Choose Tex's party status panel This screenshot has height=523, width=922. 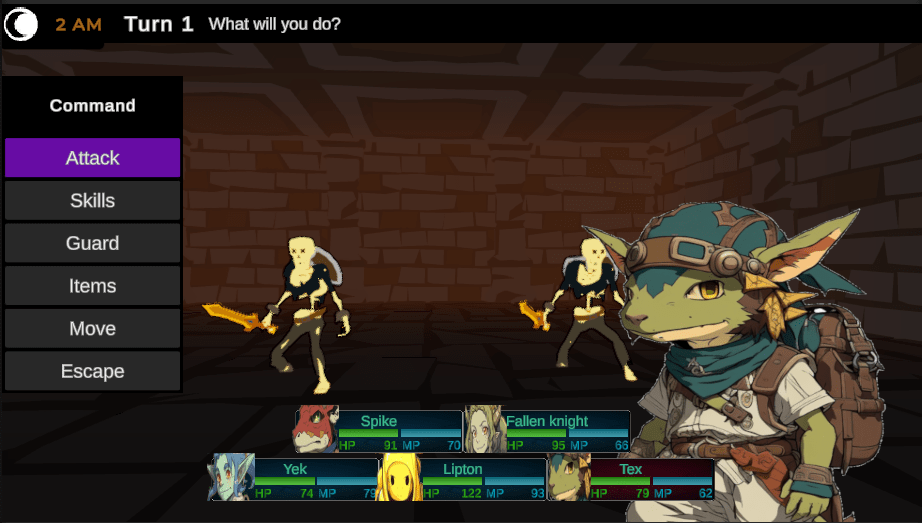tap(630, 478)
